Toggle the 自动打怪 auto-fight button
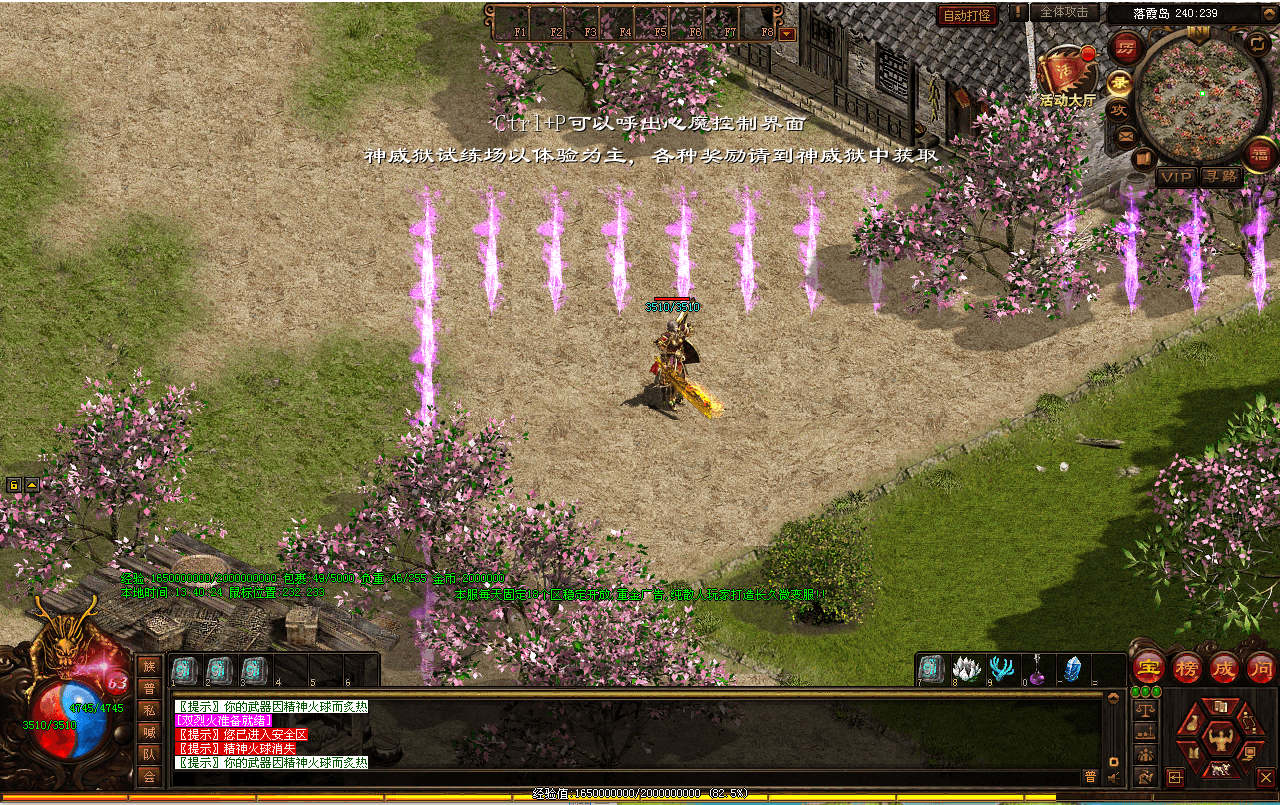 pos(966,15)
